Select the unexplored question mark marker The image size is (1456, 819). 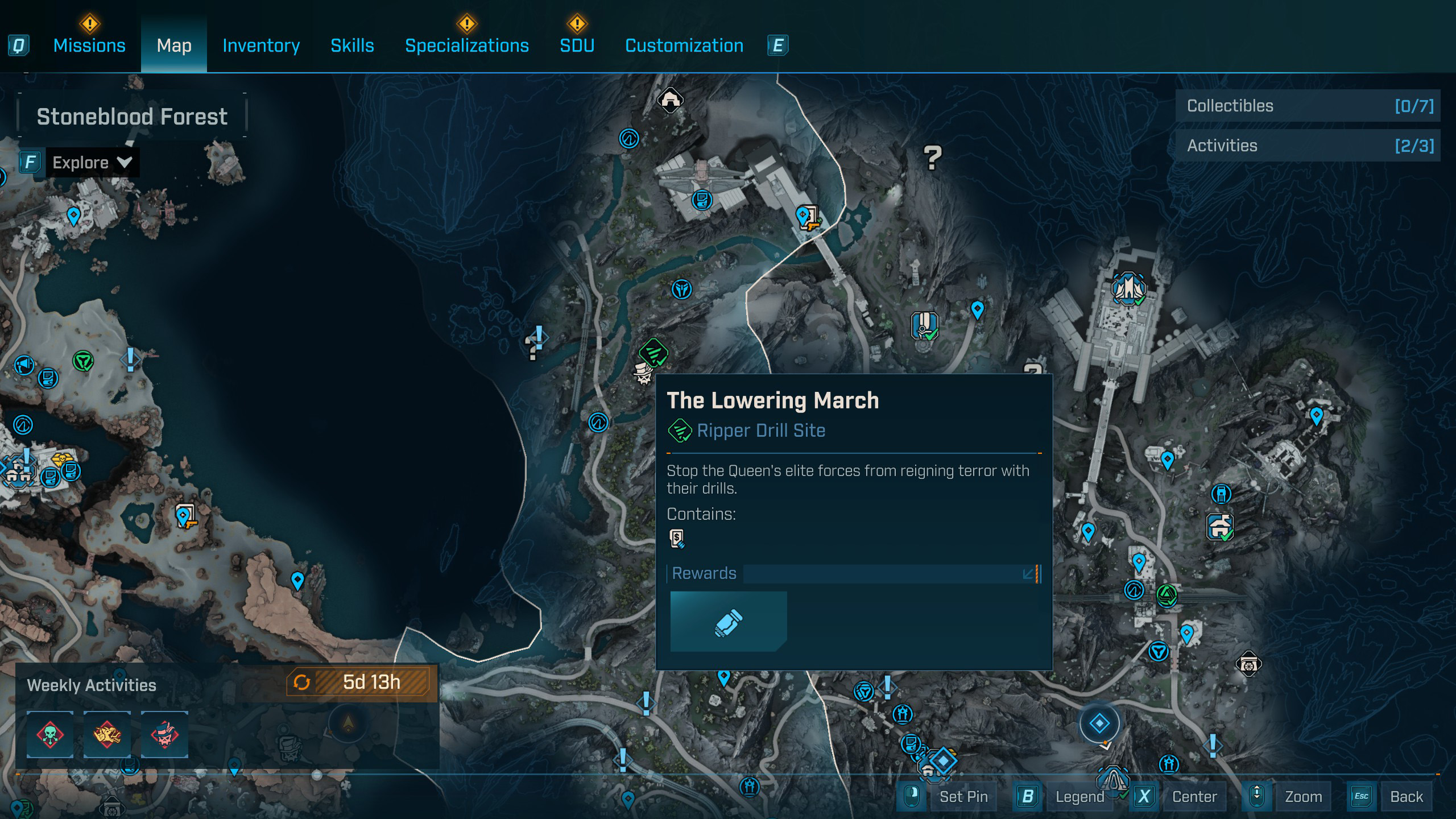click(932, 158)
